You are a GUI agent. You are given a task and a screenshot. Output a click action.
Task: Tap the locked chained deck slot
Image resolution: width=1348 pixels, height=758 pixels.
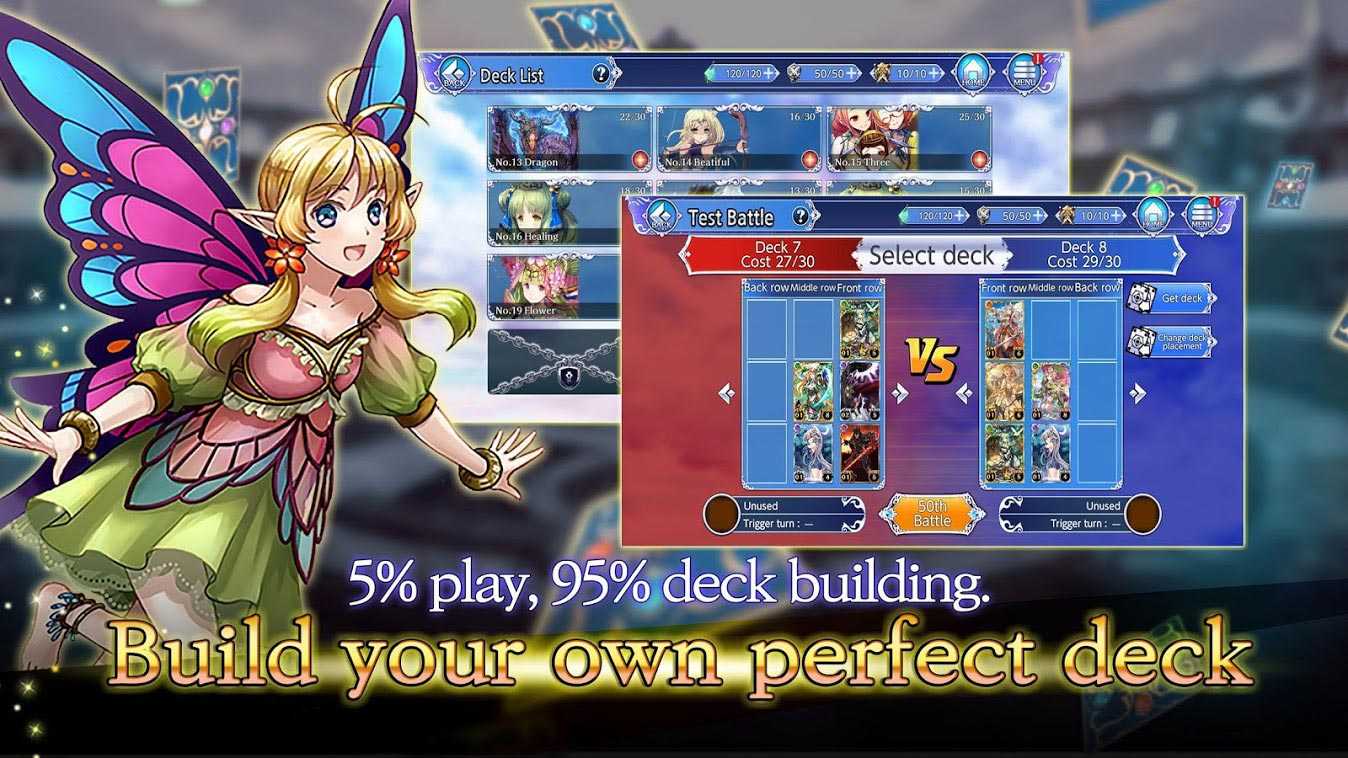(553, 361)
